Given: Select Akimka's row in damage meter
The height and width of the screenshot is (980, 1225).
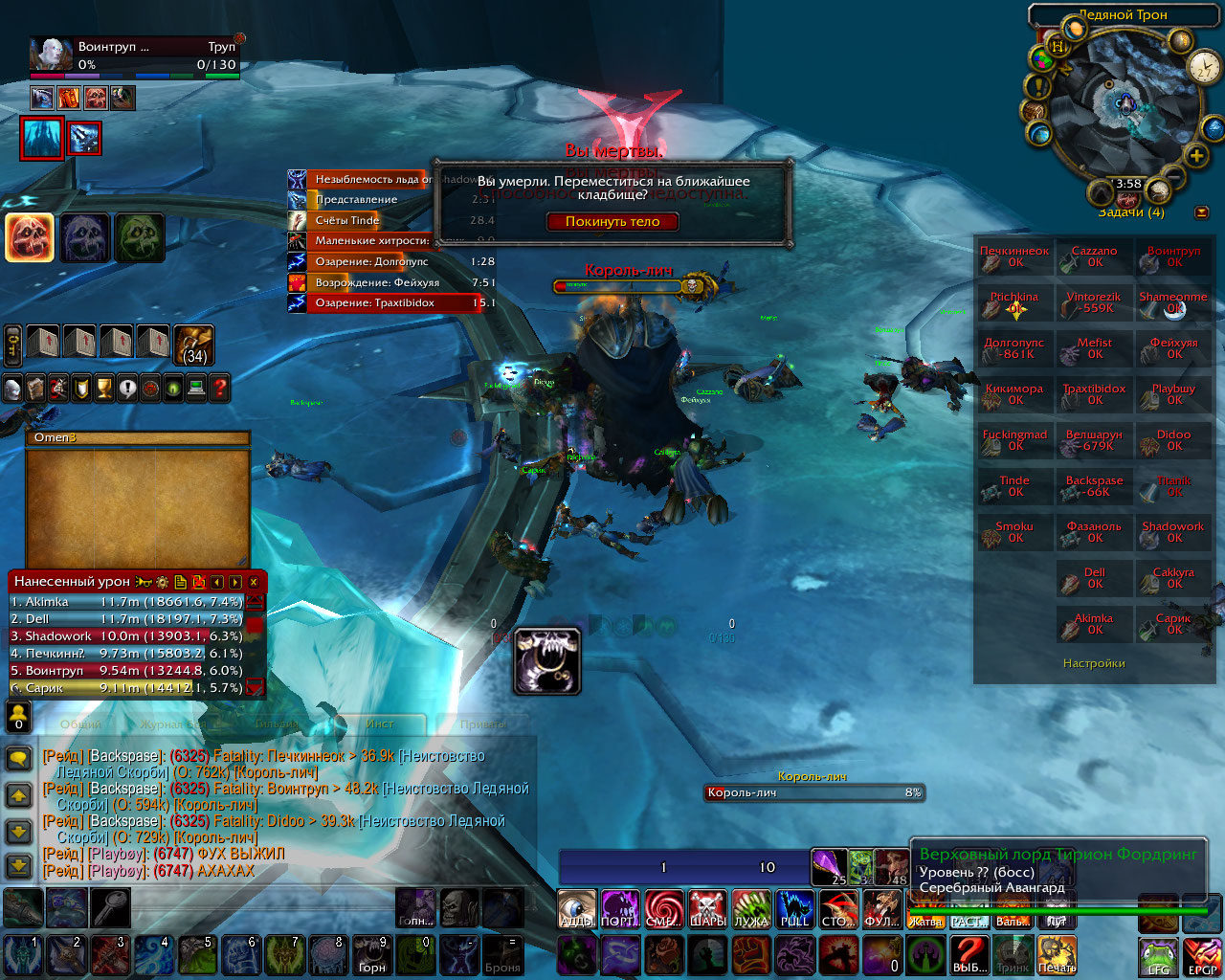Looking at the screenshot, I should [126, 602].
